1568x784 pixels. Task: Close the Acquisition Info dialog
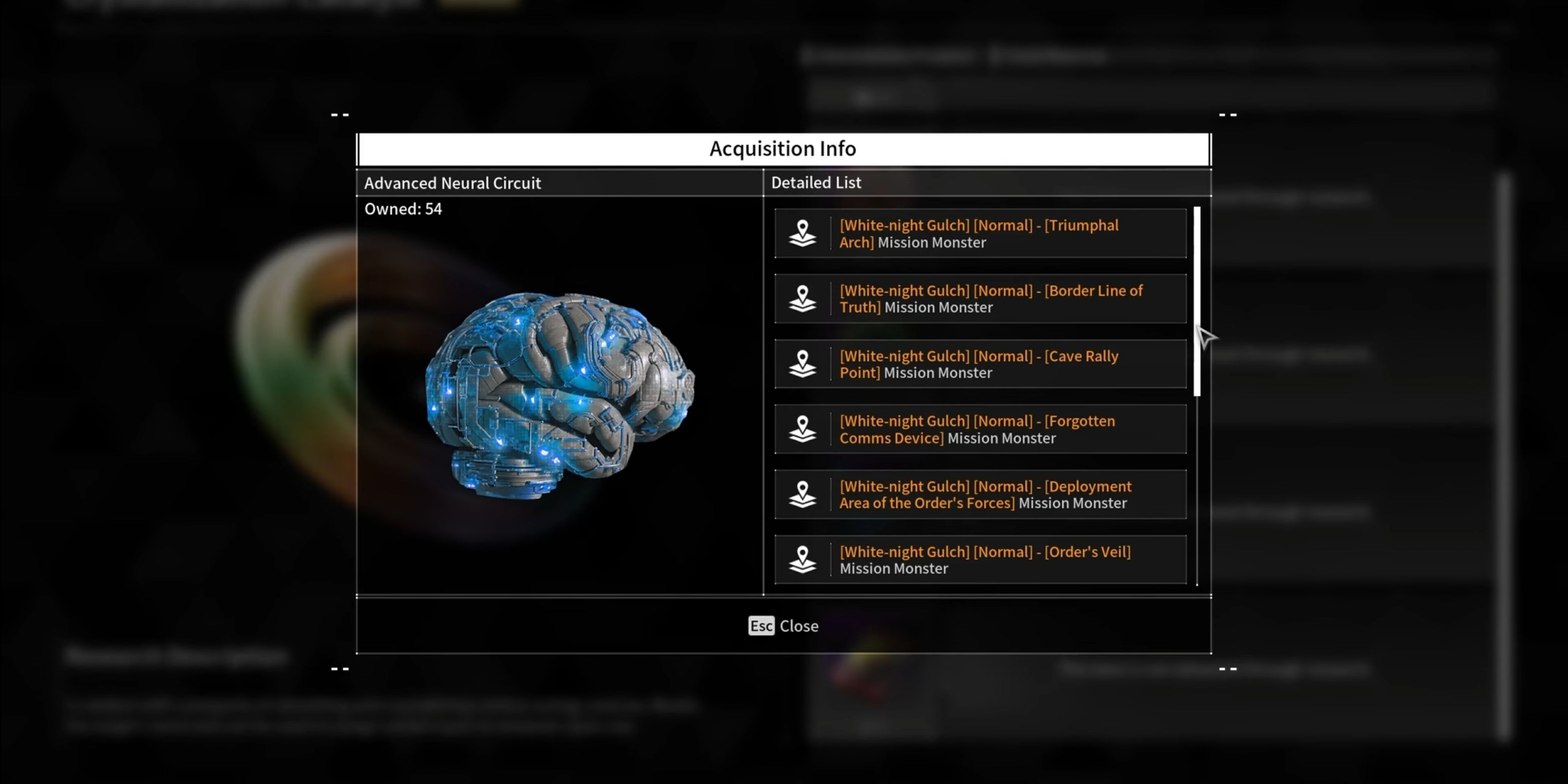tap(784, 626)
